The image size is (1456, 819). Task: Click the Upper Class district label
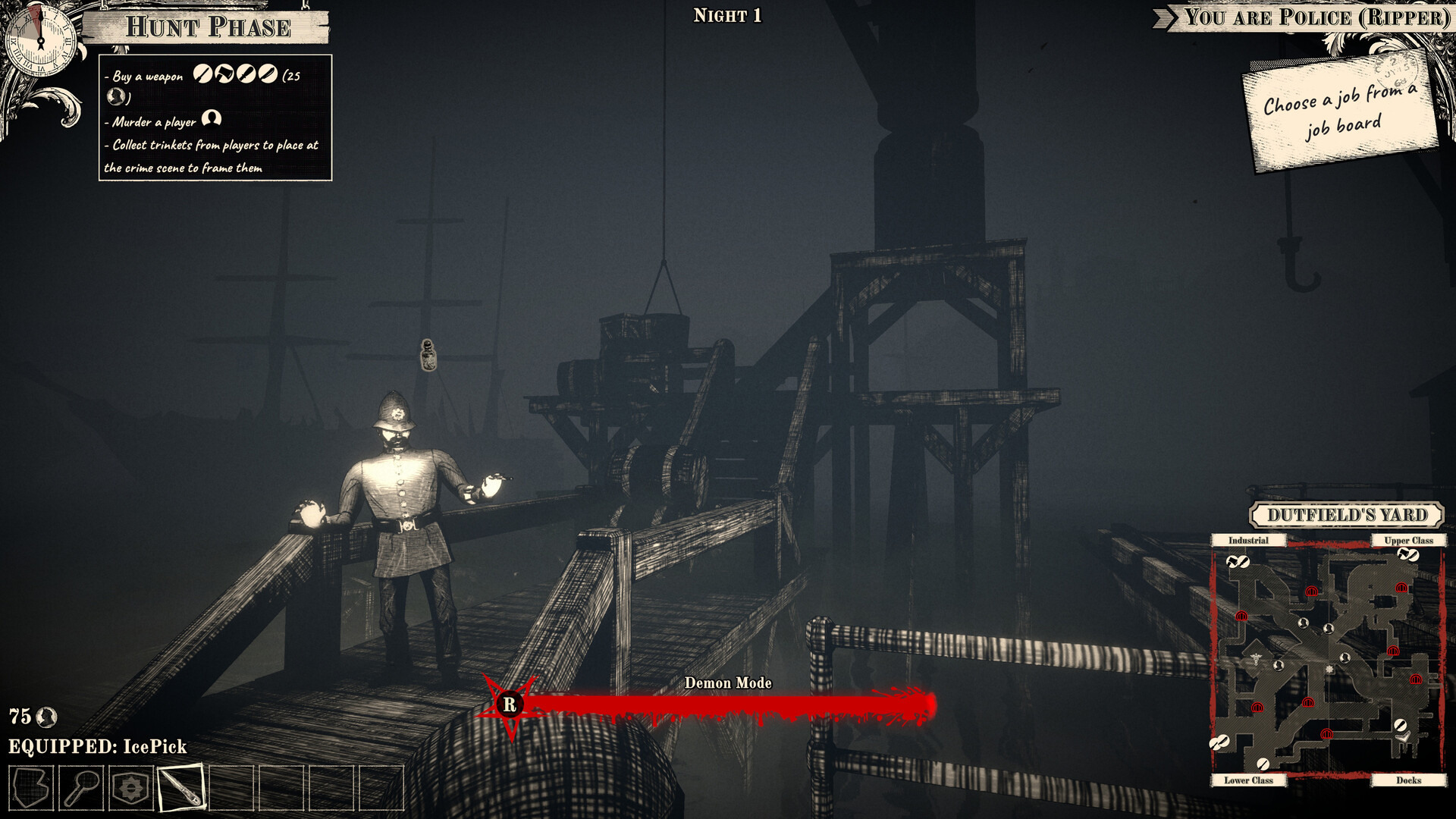(1408, 541)
